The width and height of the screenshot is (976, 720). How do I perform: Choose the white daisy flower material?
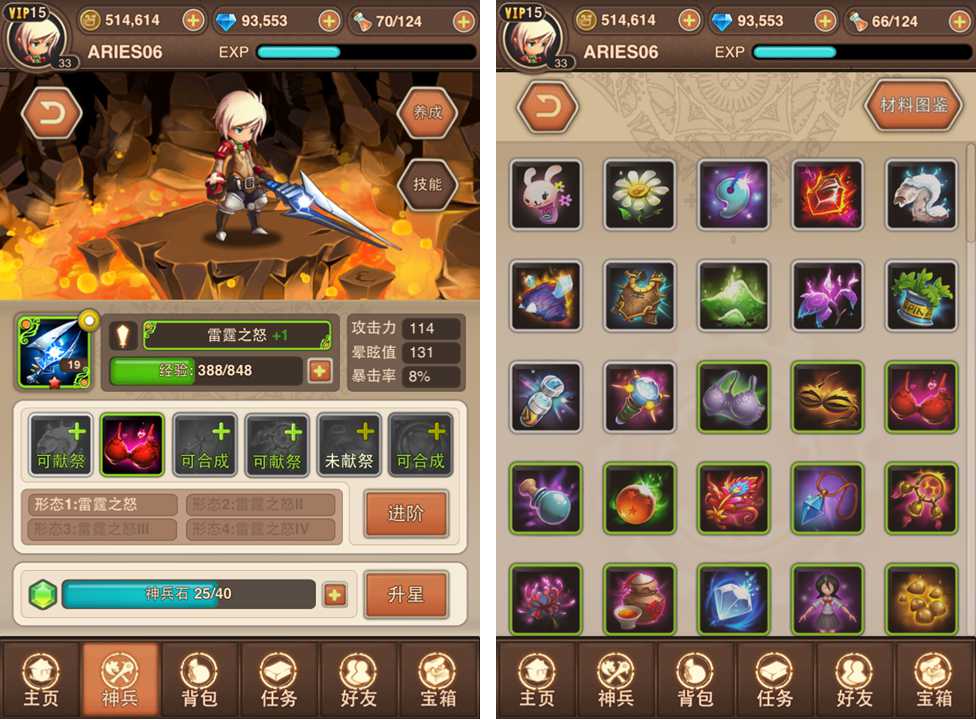tap(640, 195)
